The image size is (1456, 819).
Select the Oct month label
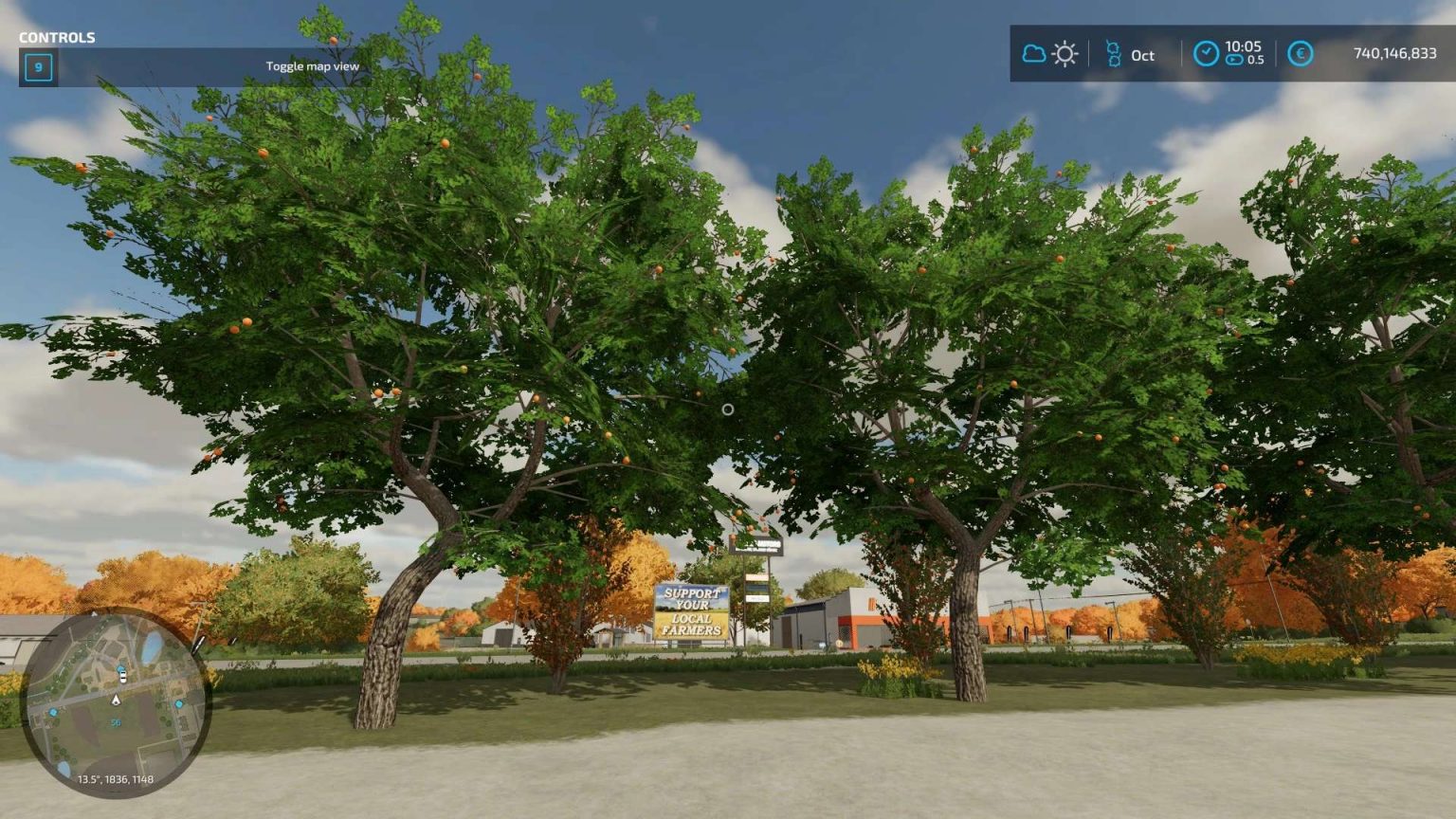[x=1143, y=56]
